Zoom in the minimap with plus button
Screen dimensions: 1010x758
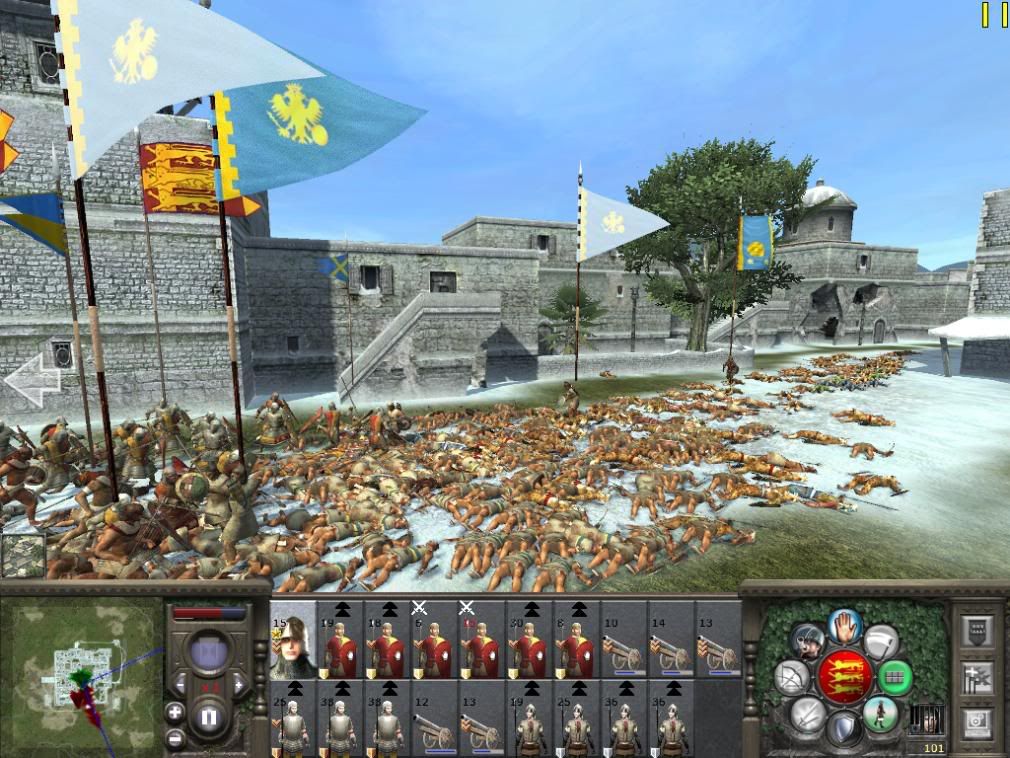[175, 713]
